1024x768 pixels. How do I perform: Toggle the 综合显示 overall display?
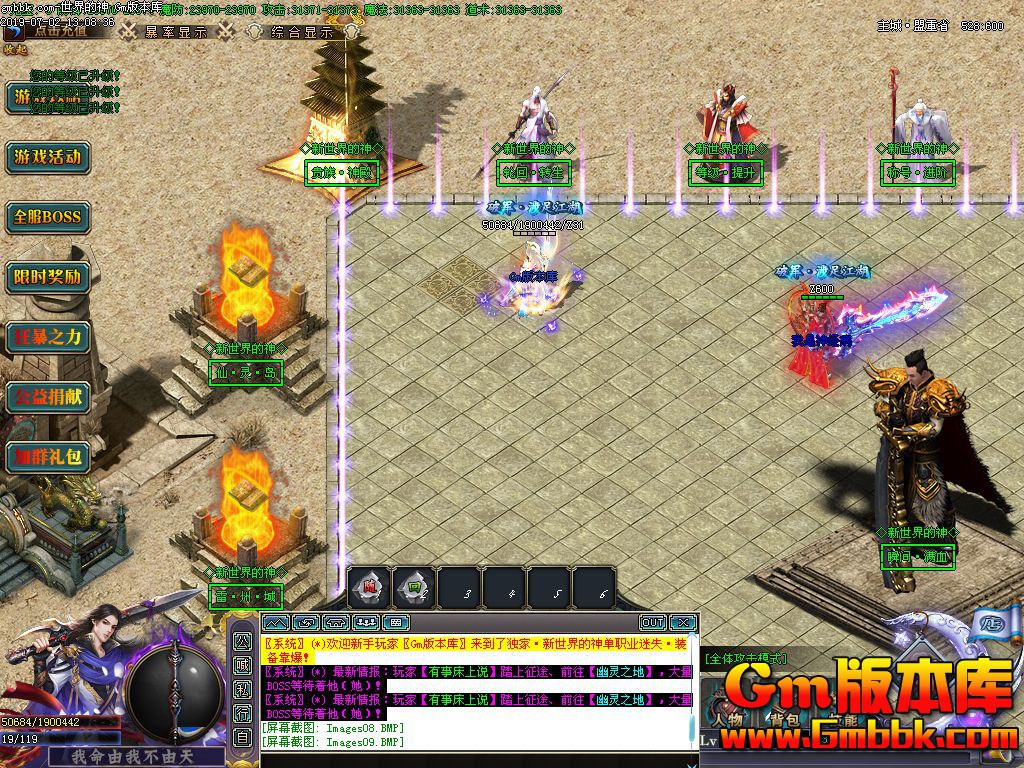tap(302, 32)
